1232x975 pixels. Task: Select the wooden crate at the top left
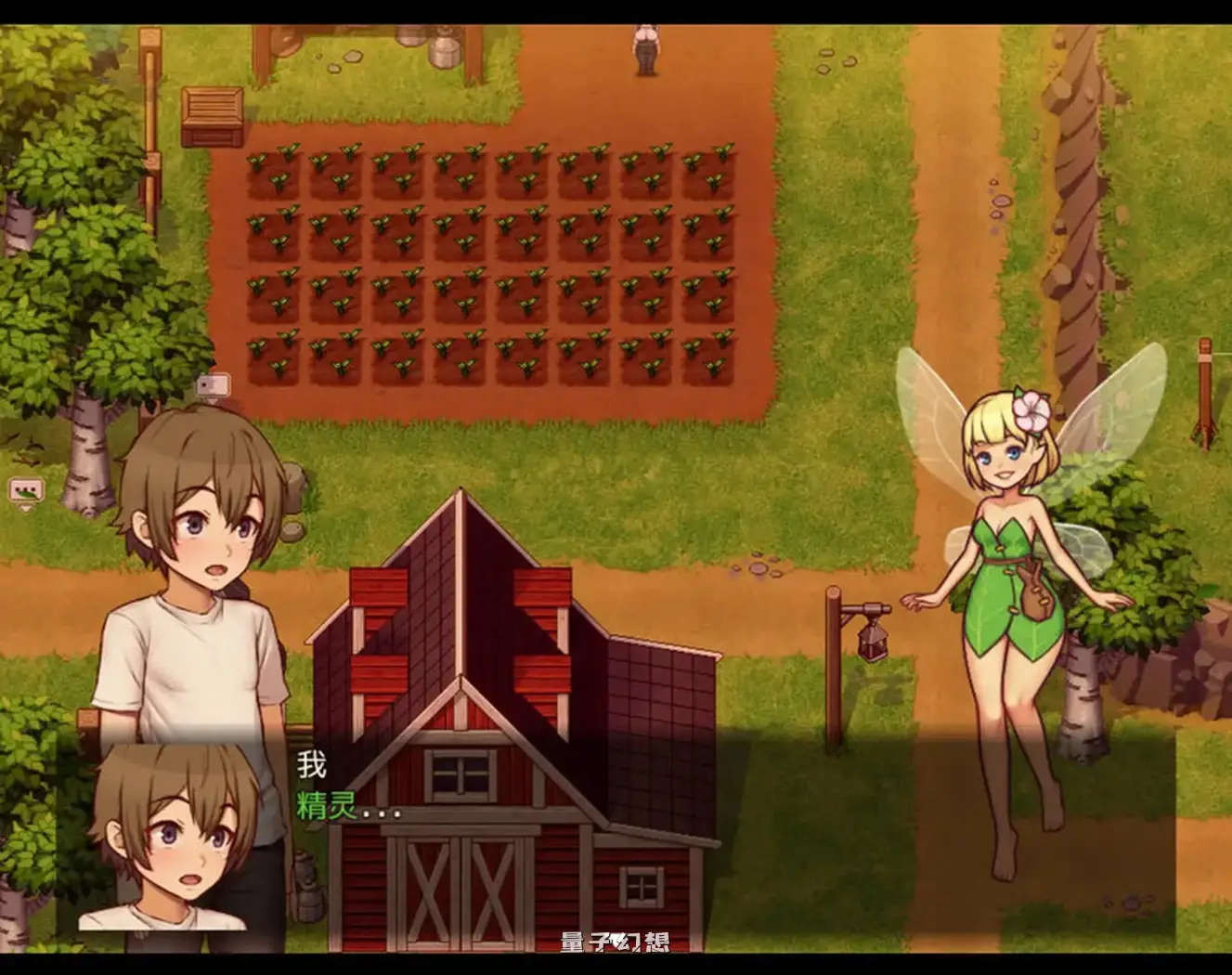pyautogui.click(x=211, y=115)
